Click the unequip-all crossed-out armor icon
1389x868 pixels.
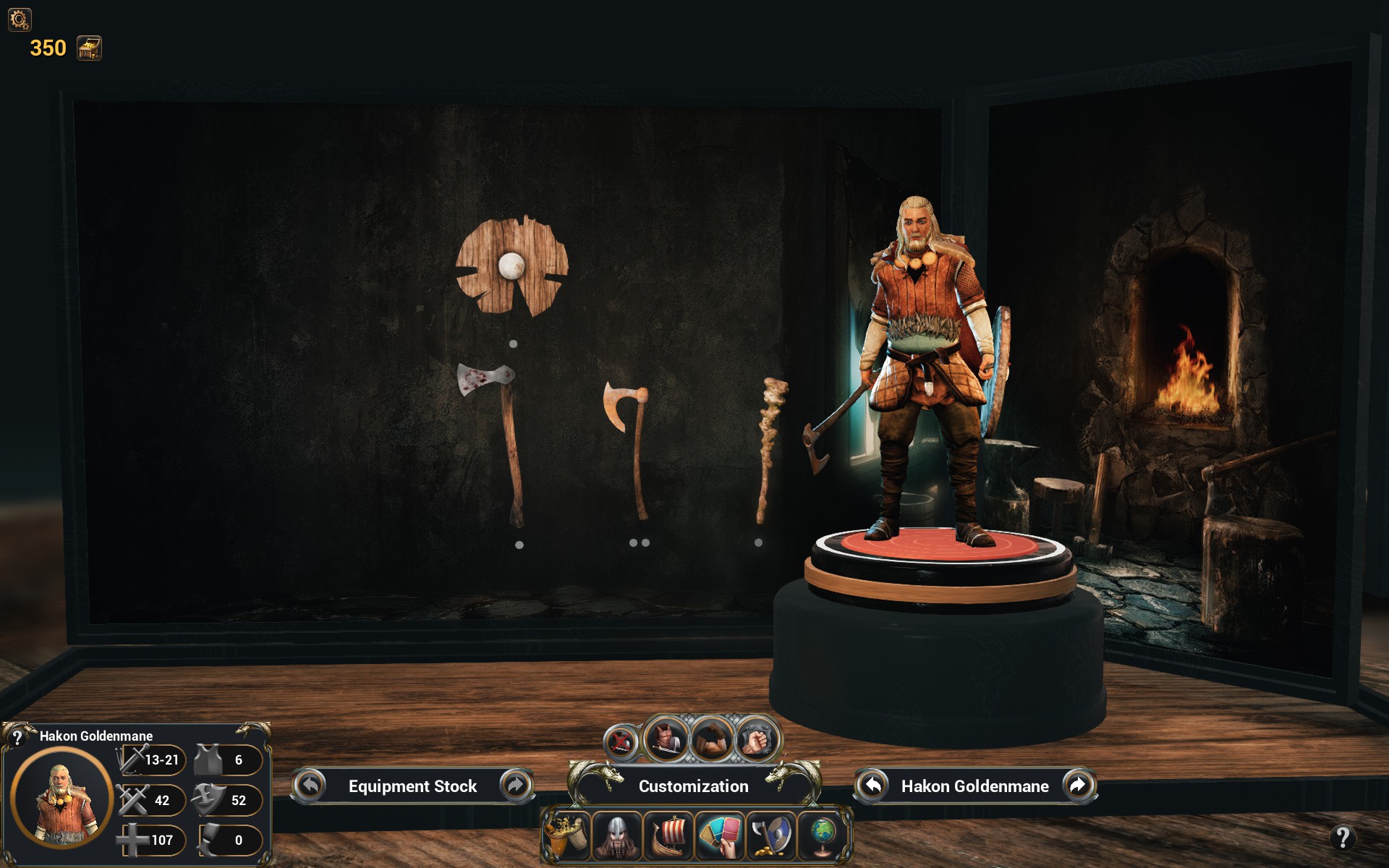[621, 741]
